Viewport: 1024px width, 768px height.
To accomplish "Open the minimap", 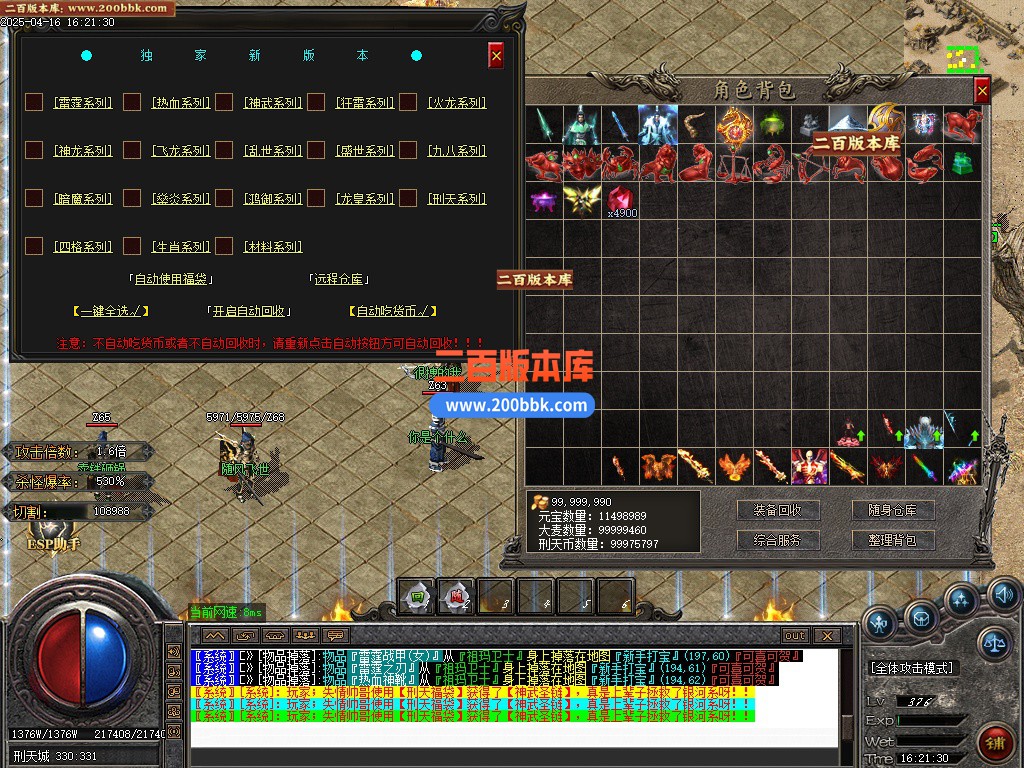I will (x=964, y=58).
